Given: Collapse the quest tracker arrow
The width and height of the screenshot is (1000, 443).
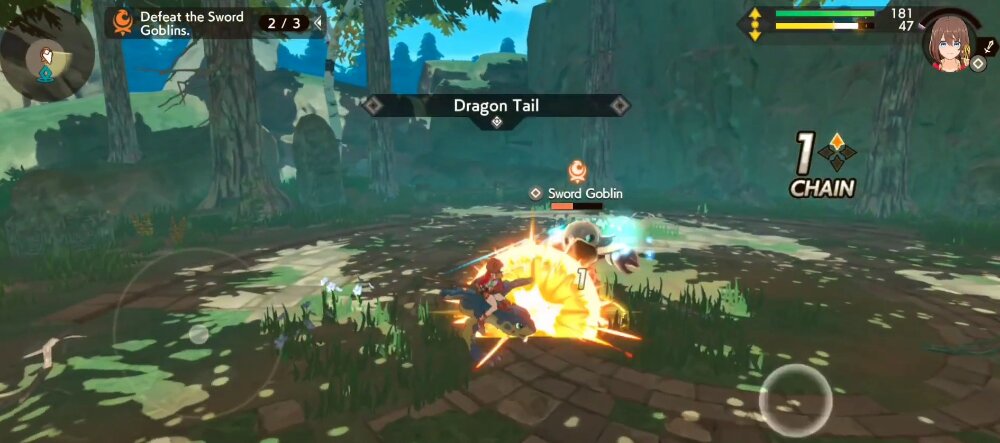Looking at the screenshot, I should [x=318, y=22].
